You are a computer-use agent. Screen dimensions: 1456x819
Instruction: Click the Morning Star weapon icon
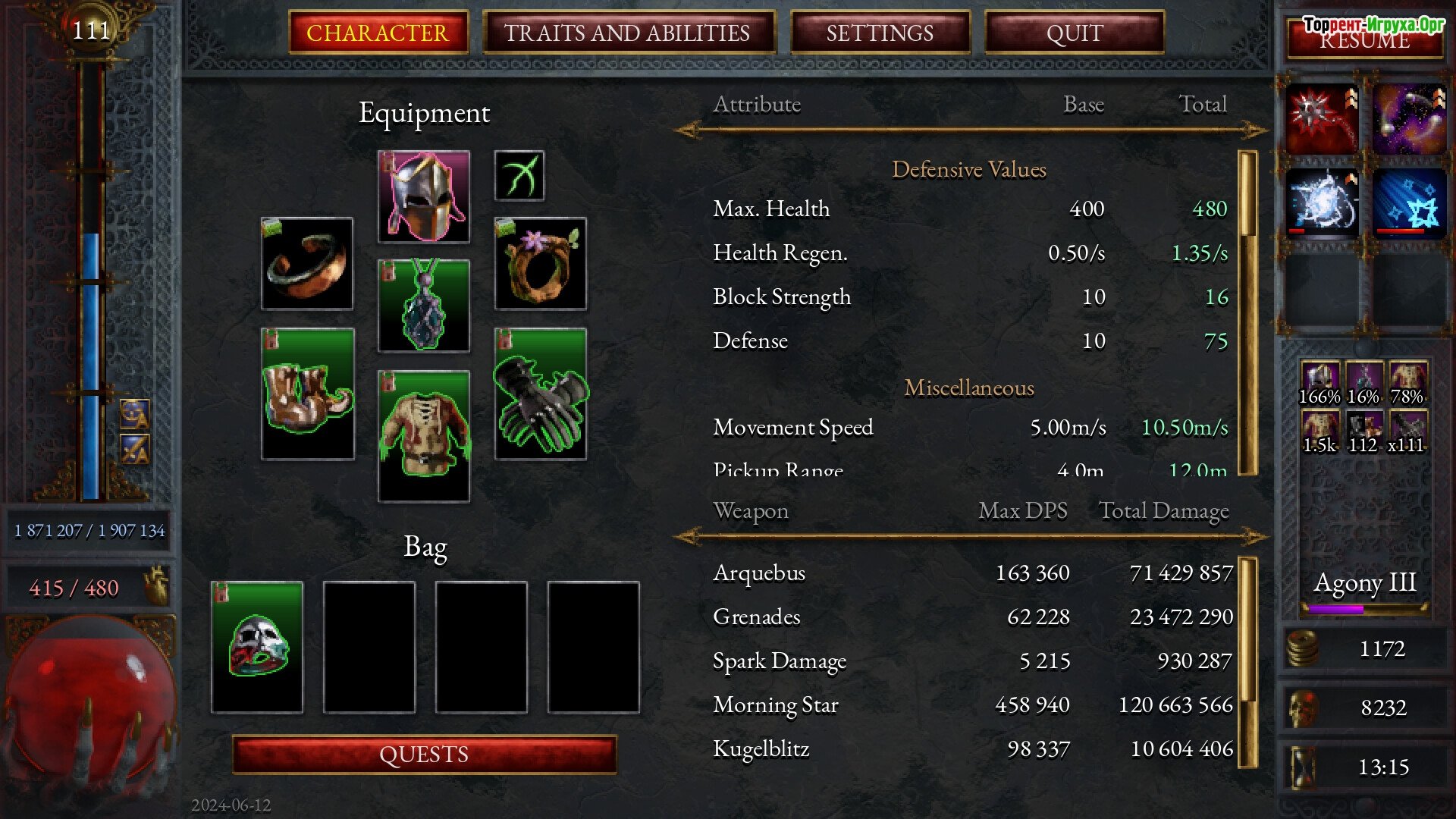click(1322, 119)
